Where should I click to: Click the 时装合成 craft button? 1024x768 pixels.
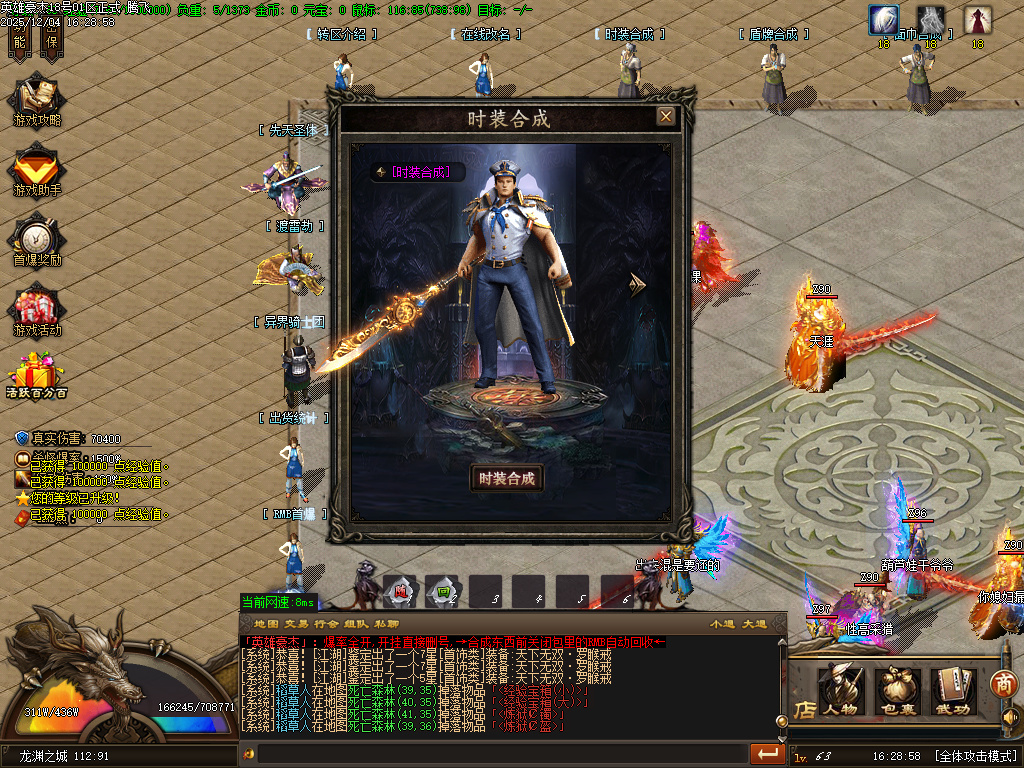(x=507, y=478)
